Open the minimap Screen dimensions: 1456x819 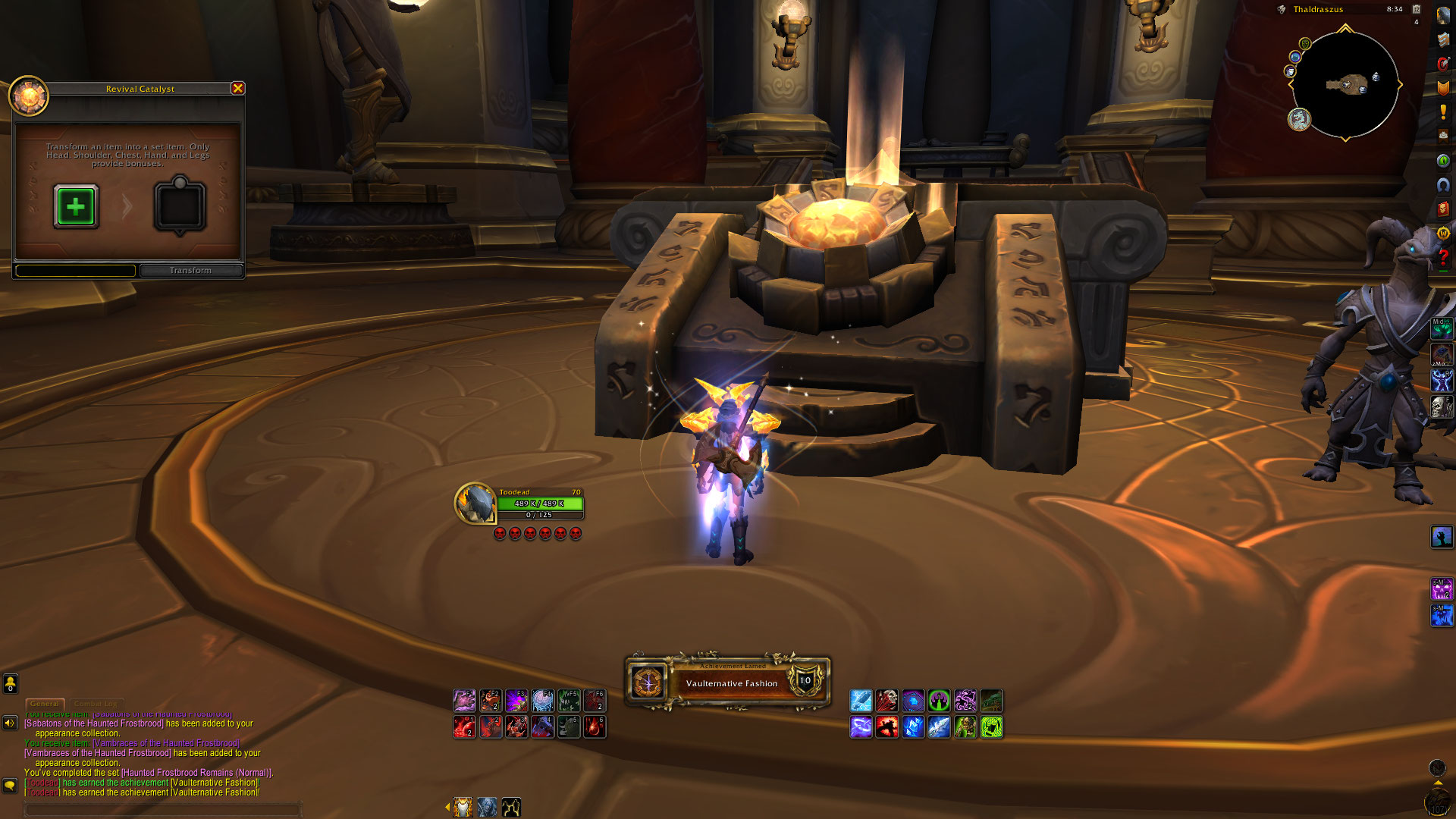point(1345,85)
